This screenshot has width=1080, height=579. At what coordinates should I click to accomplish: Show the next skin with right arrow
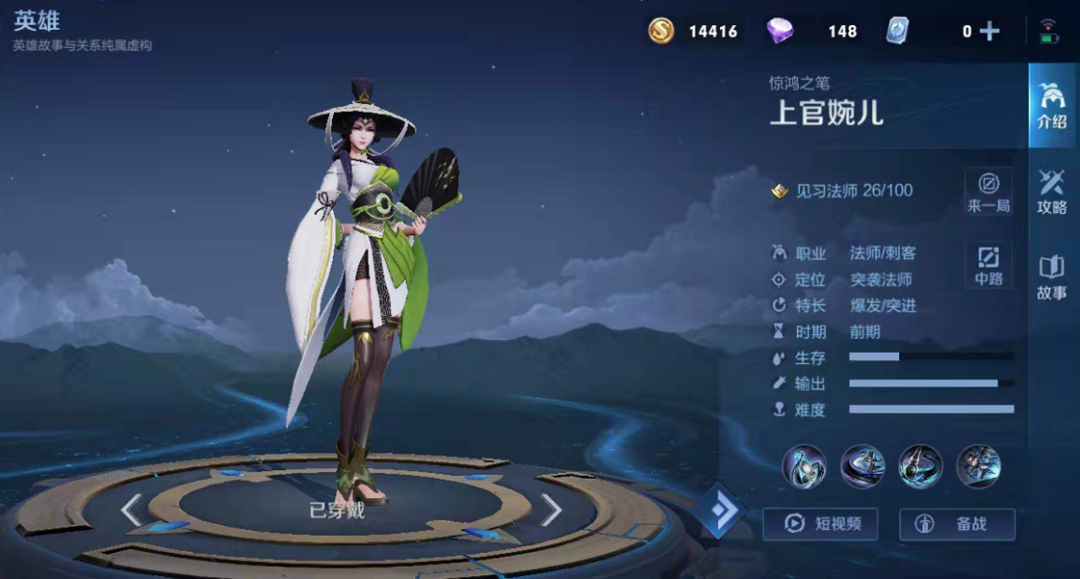pyautogui.click(x=551, y=510)
